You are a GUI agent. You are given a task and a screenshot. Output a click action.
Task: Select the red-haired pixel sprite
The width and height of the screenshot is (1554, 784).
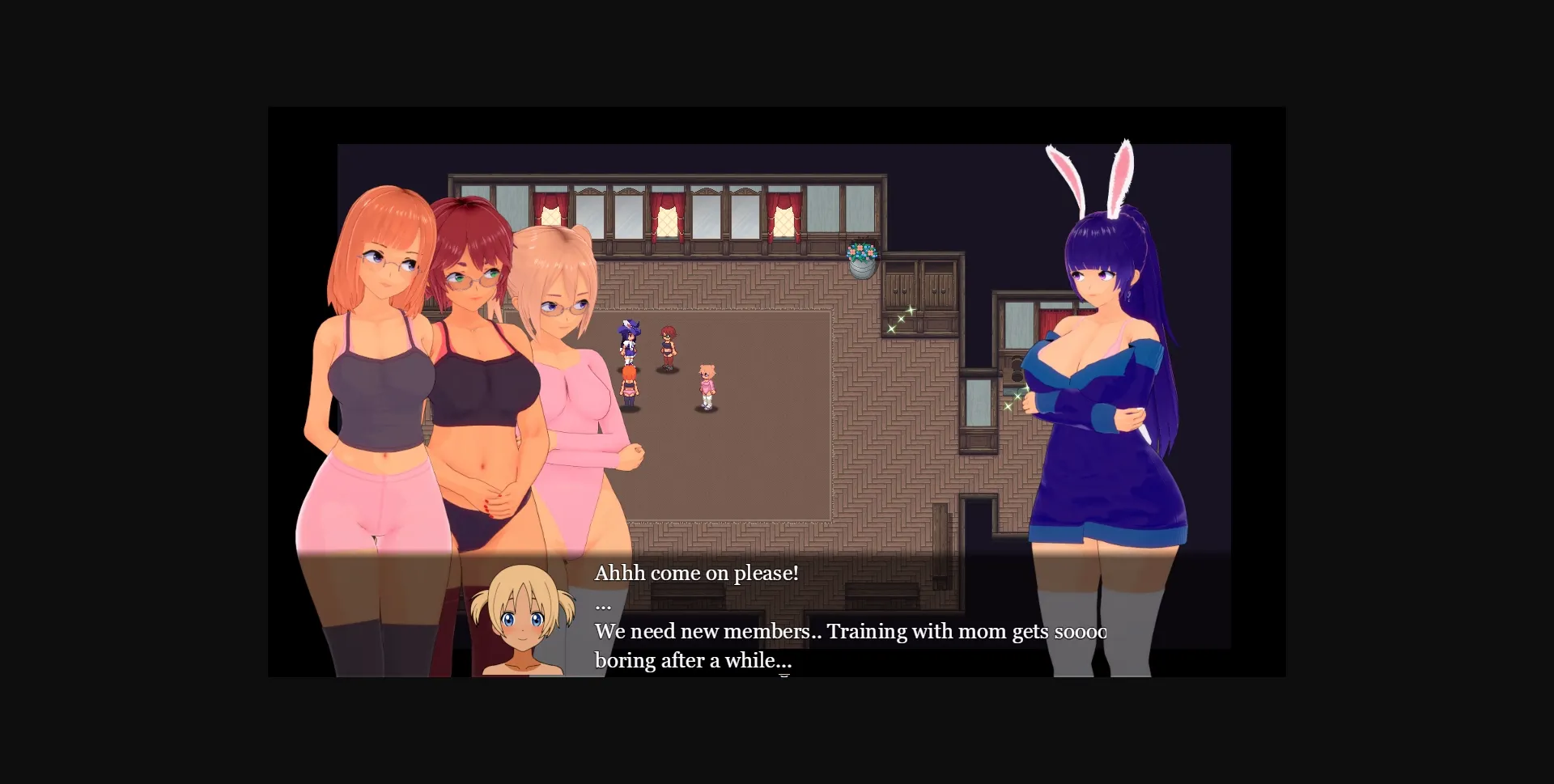[669, 344]
